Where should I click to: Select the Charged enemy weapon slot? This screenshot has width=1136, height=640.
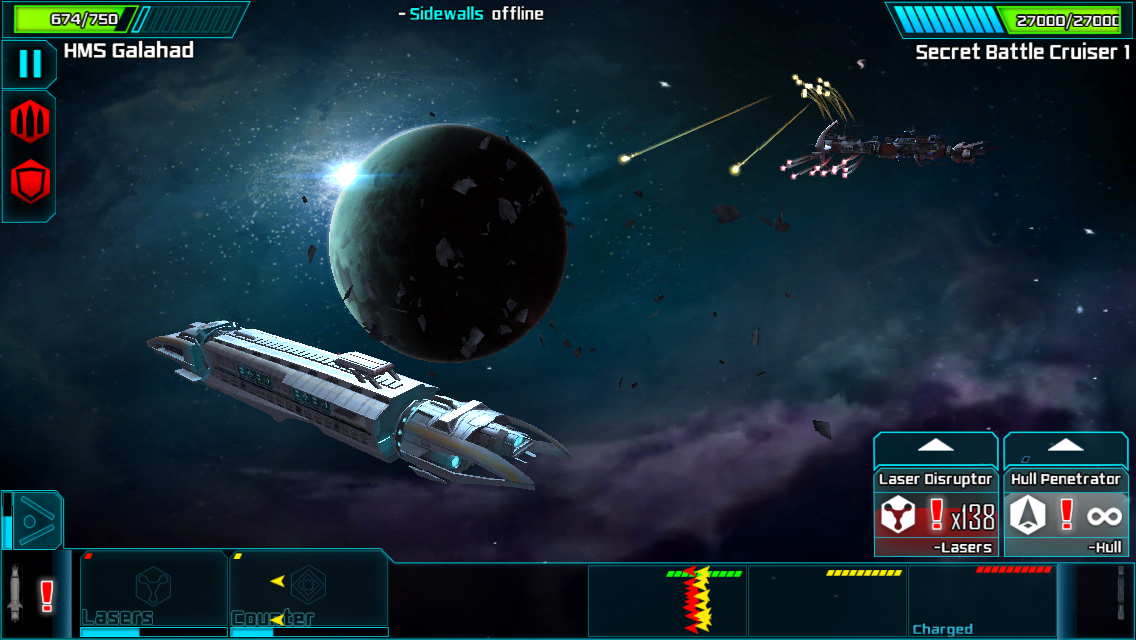pos(982,600)
